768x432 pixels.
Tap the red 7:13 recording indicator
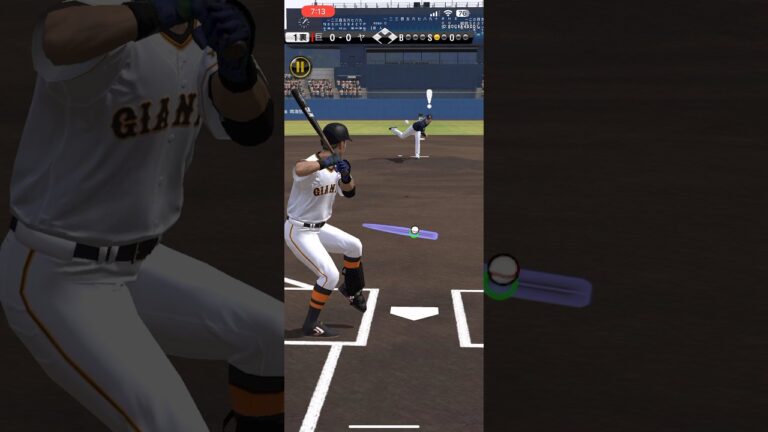click(x=317, y=12)
